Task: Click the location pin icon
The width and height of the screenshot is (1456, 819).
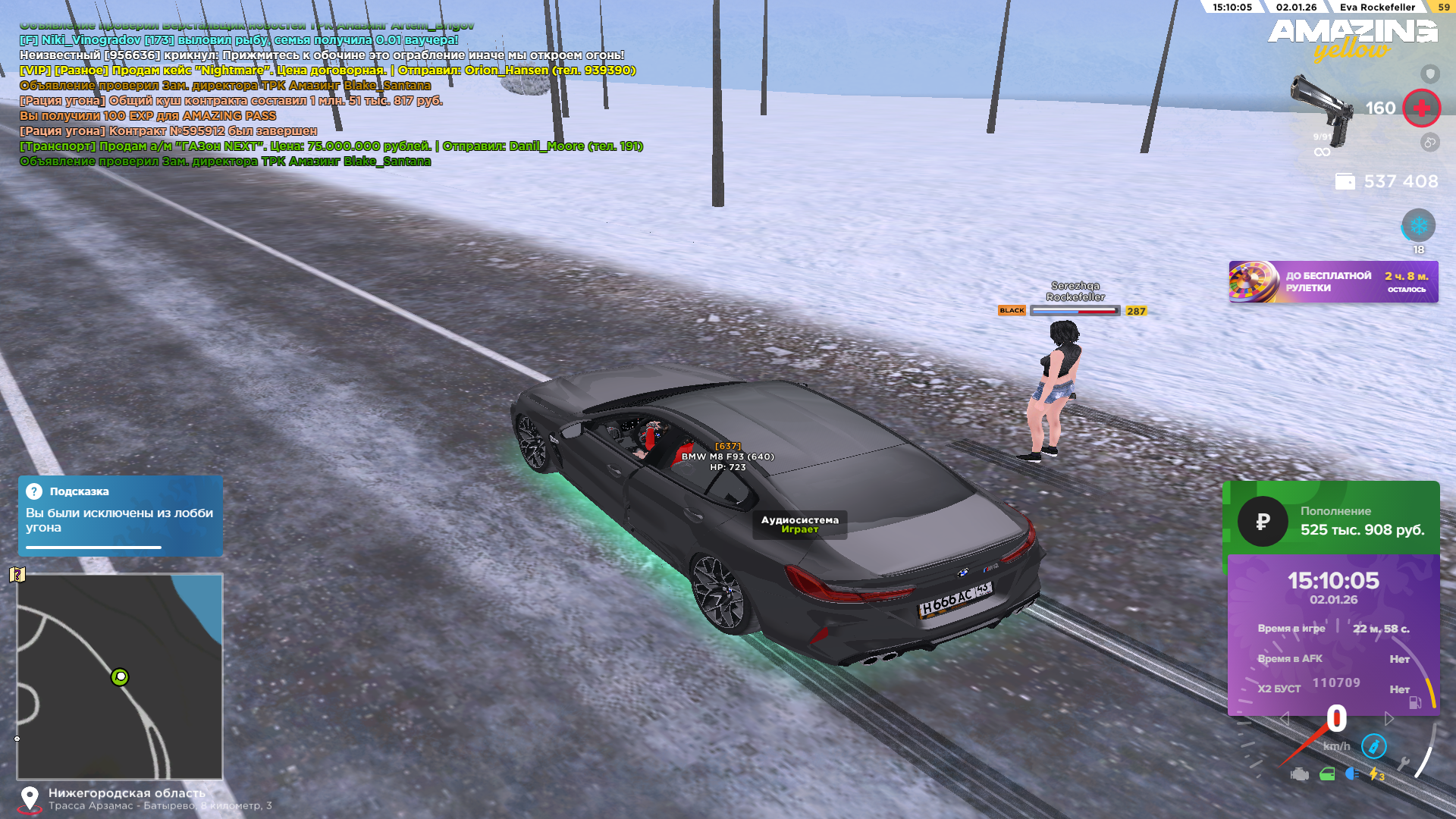Action: (30, 799)
